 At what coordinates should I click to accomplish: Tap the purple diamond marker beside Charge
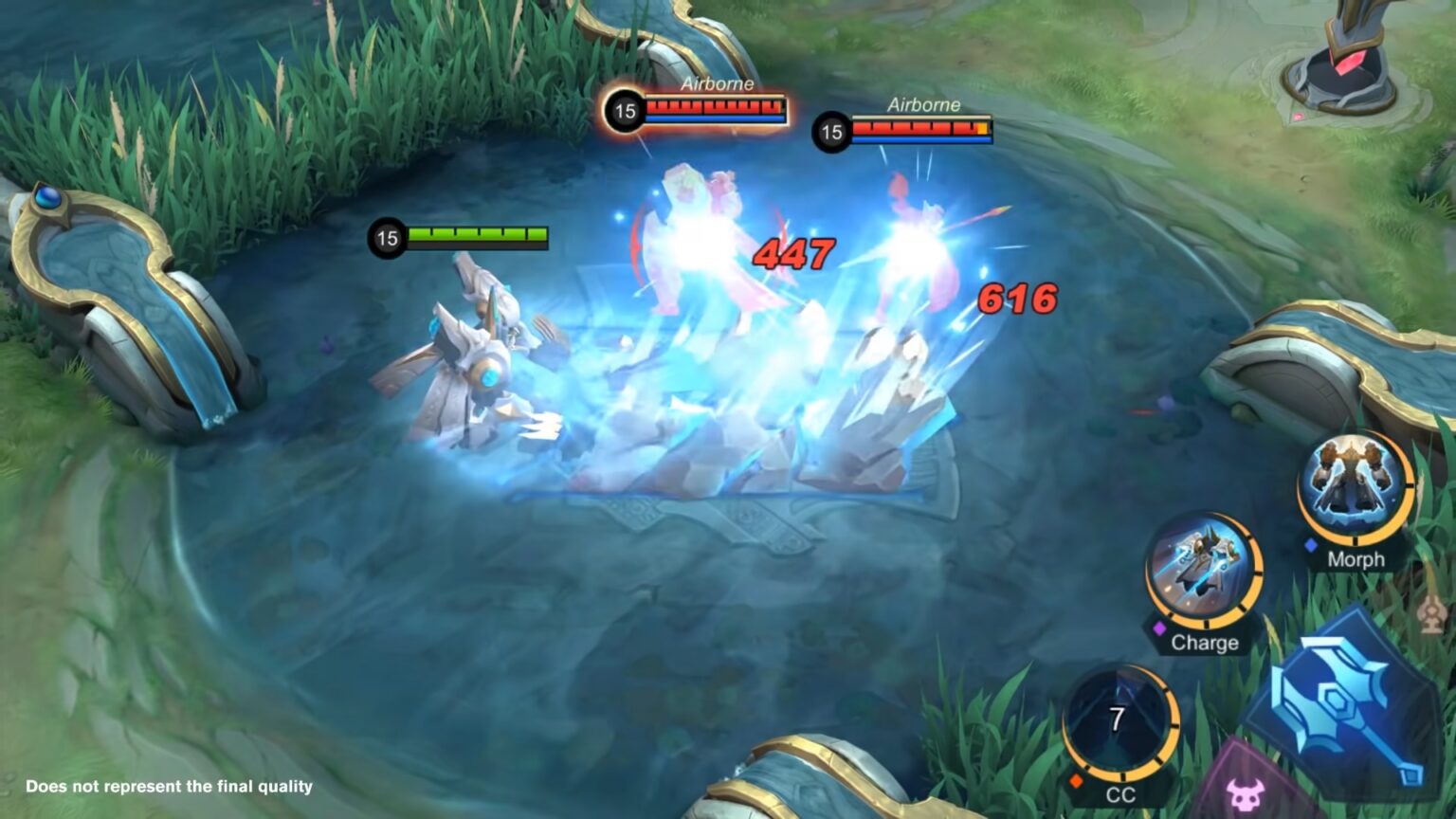[1159, 628]
